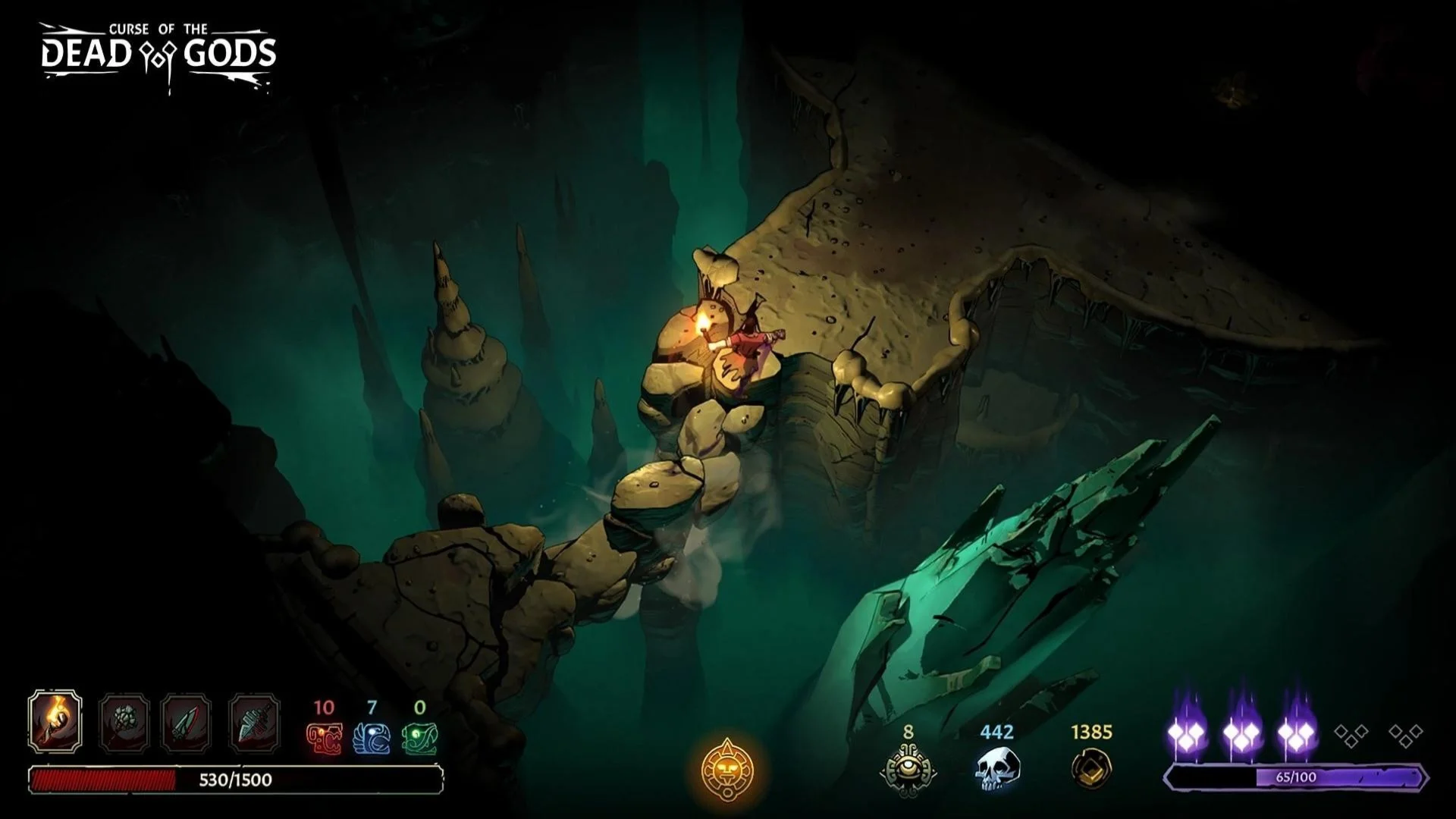Click the skull currency icon
The height and width of the screenshot is (819, 1456).
tap(996, 769)
